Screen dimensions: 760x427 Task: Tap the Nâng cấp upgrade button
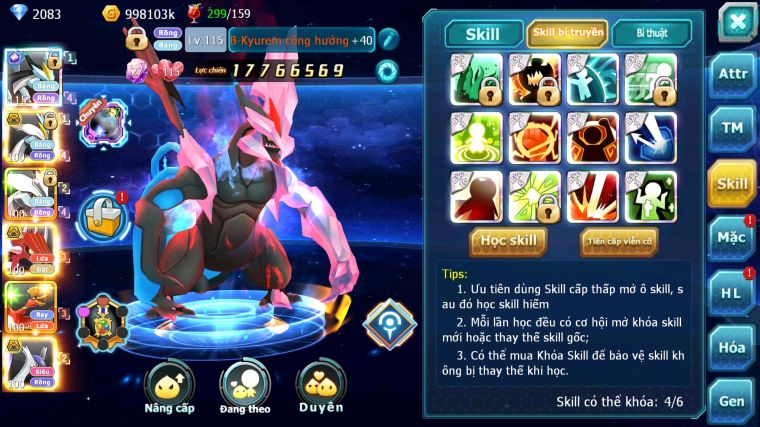(169, 387)
